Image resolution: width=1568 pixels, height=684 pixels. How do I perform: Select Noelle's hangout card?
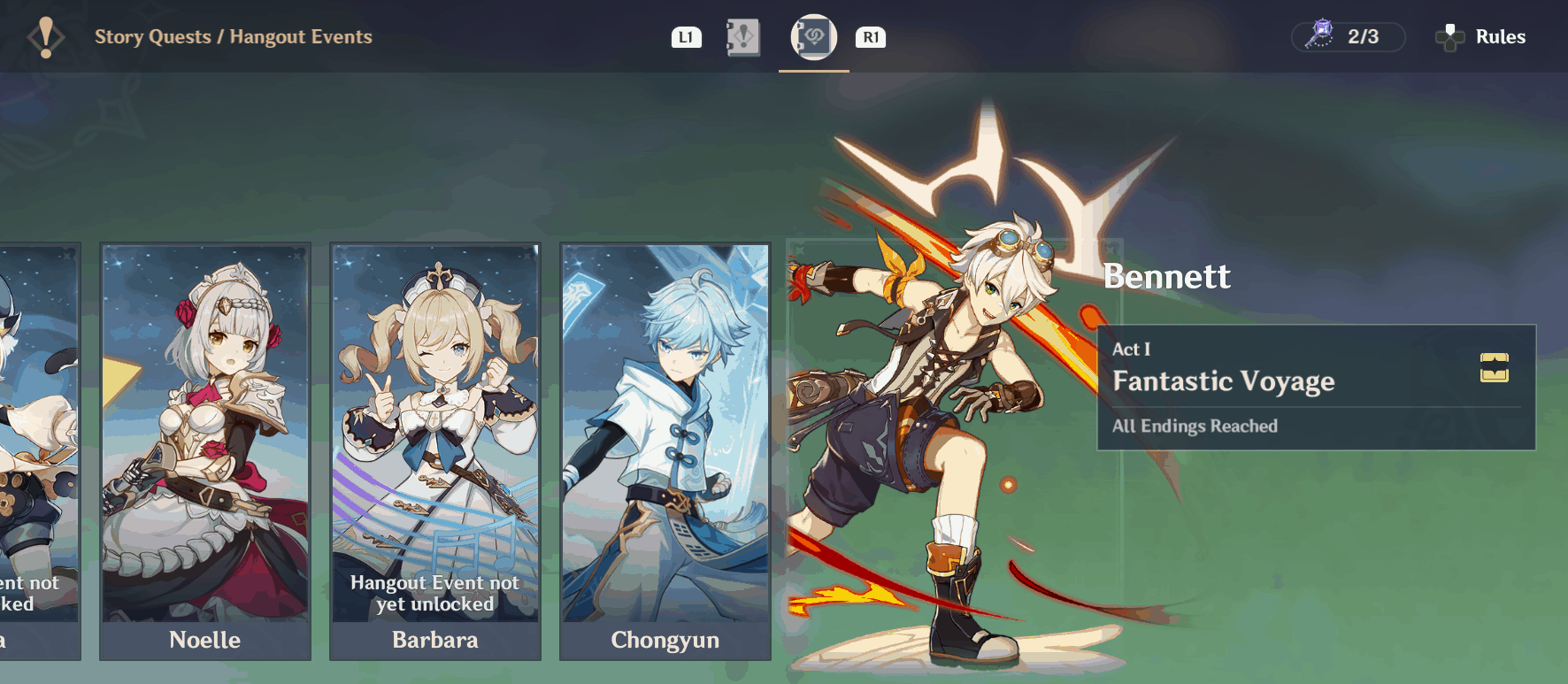[x=205, y=442]
